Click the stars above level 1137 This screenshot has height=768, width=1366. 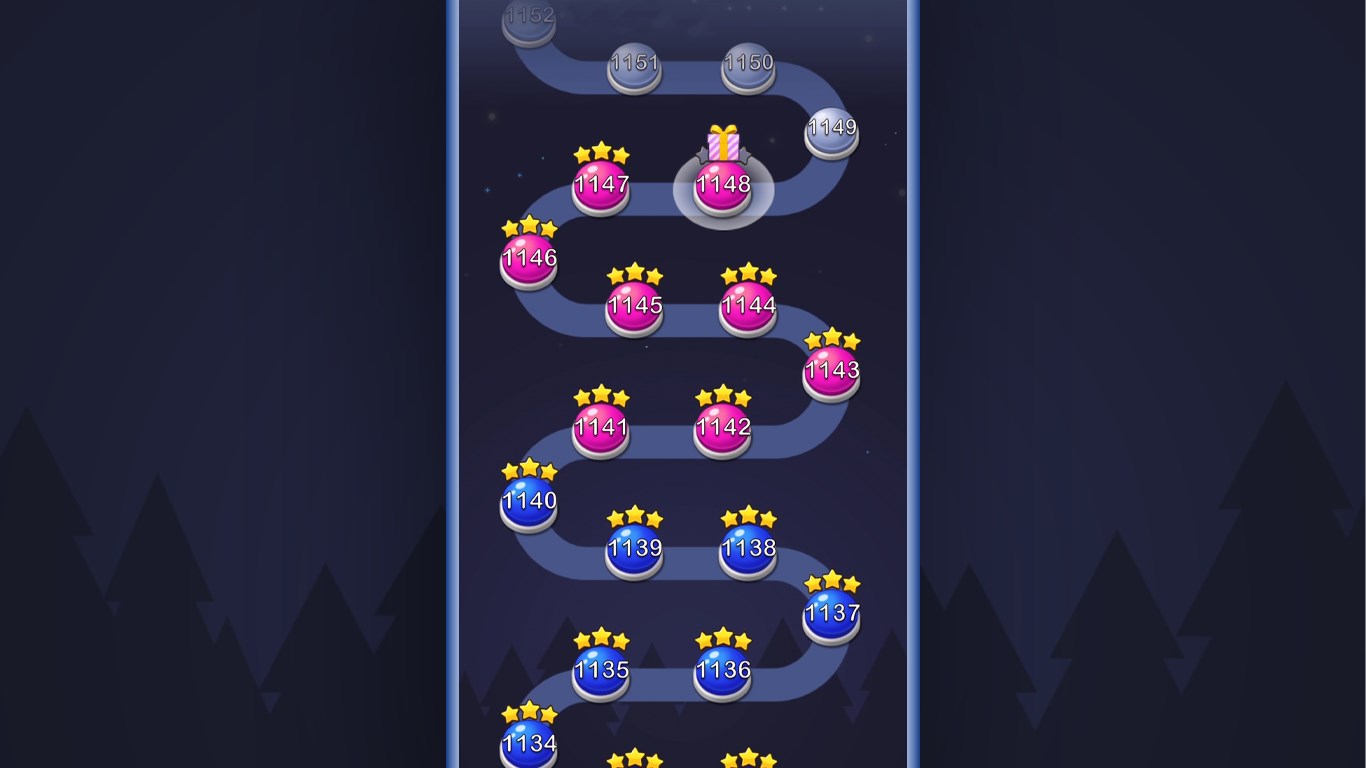point(831,581)
